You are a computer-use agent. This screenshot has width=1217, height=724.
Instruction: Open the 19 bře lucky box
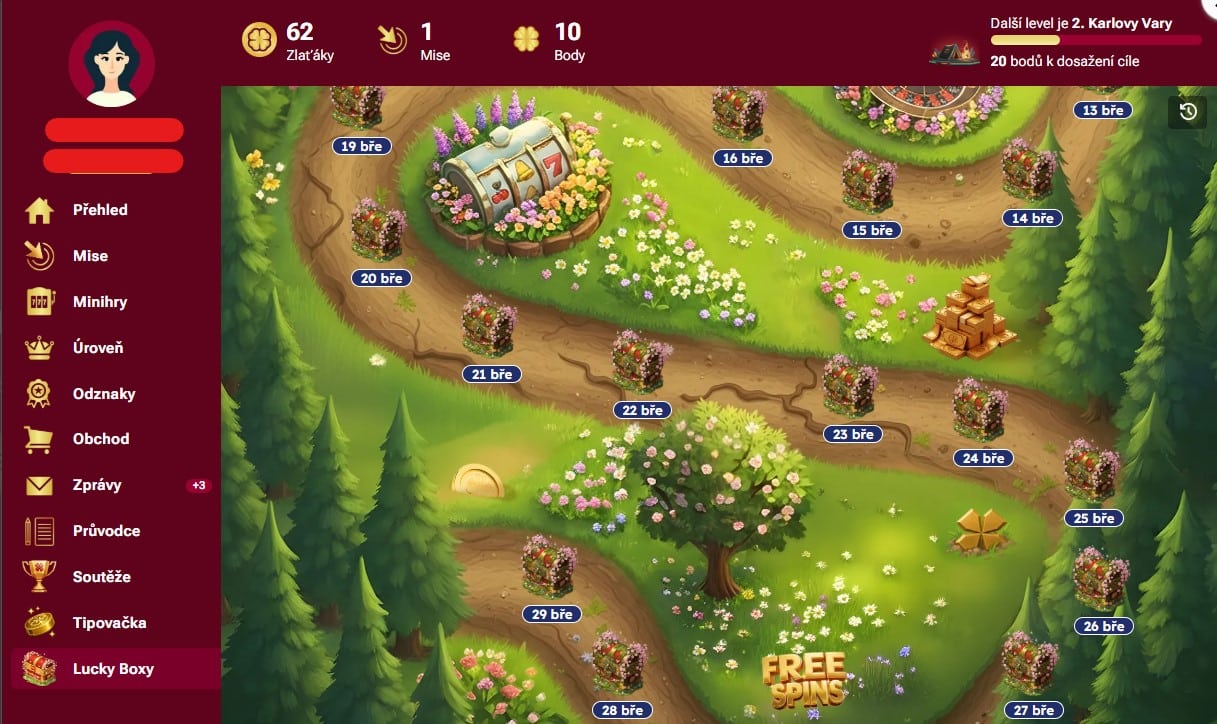click(357, 110)
